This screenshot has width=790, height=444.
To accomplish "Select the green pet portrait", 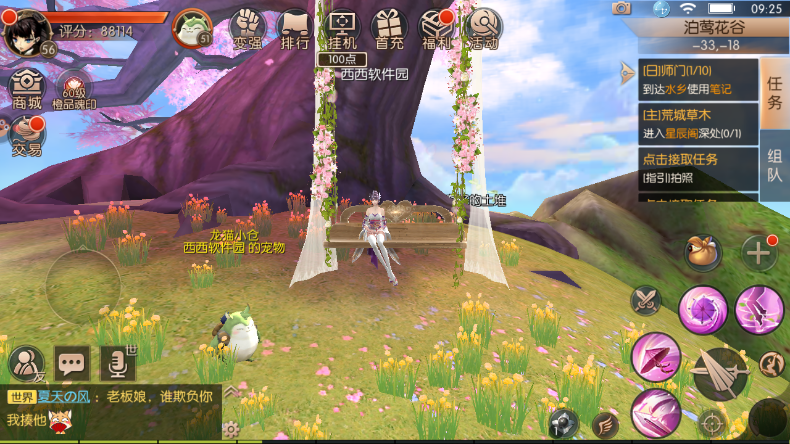I will click(x=190, y=28).
